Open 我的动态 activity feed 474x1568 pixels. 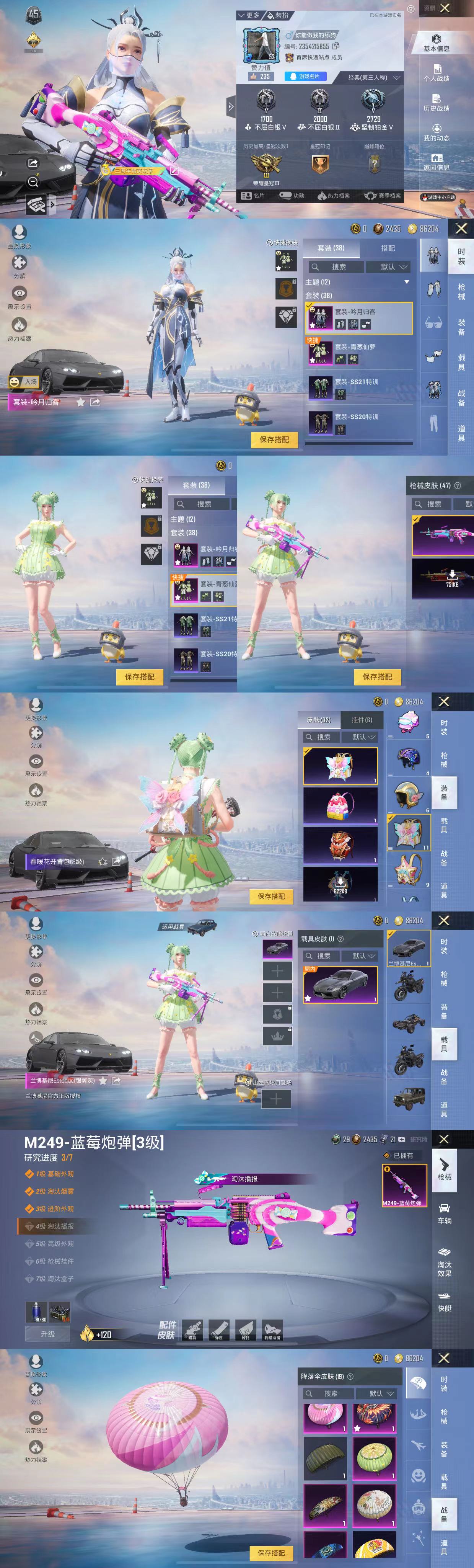point(436,132)
